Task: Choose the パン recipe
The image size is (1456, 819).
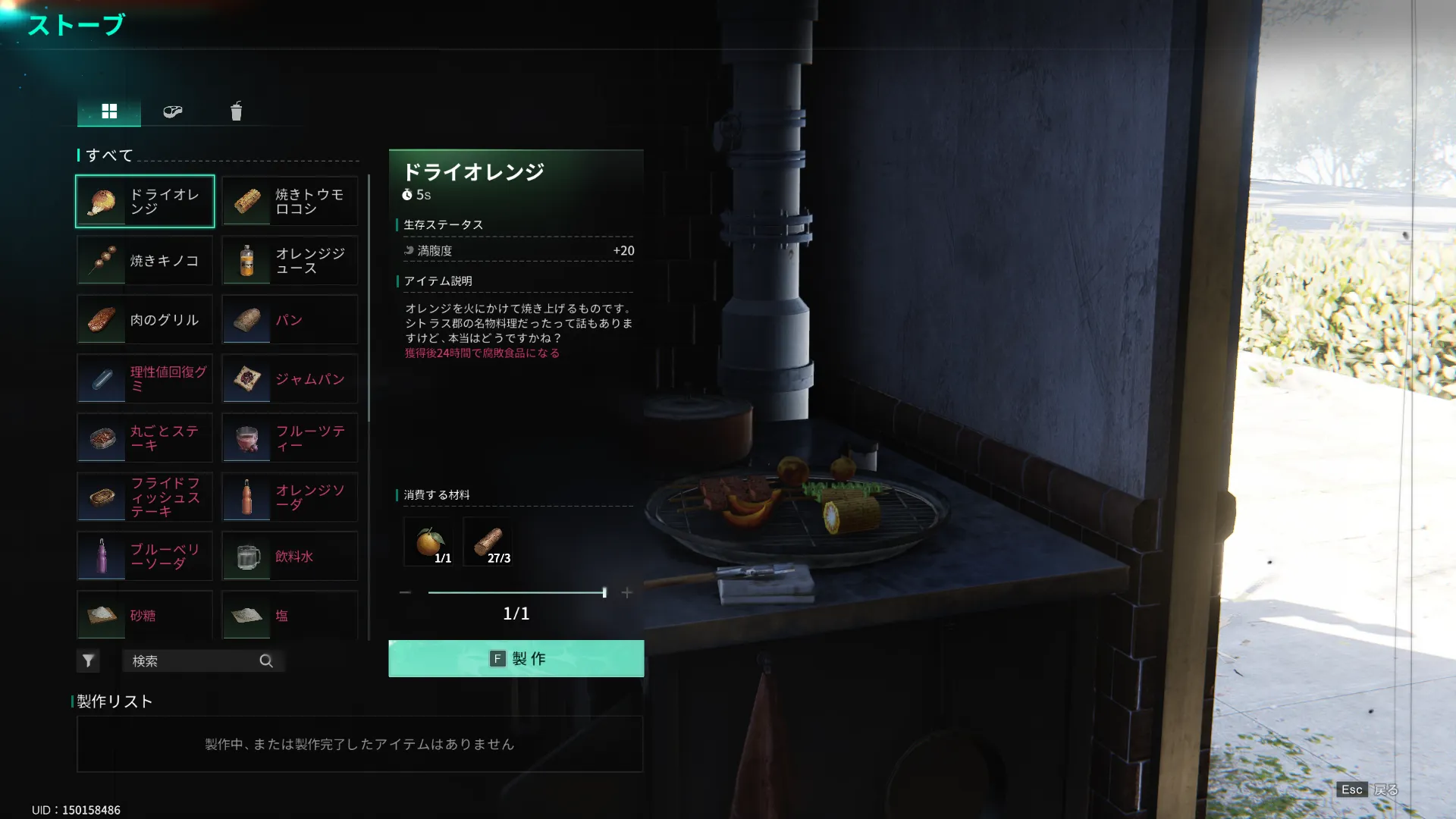Action: 290,320
